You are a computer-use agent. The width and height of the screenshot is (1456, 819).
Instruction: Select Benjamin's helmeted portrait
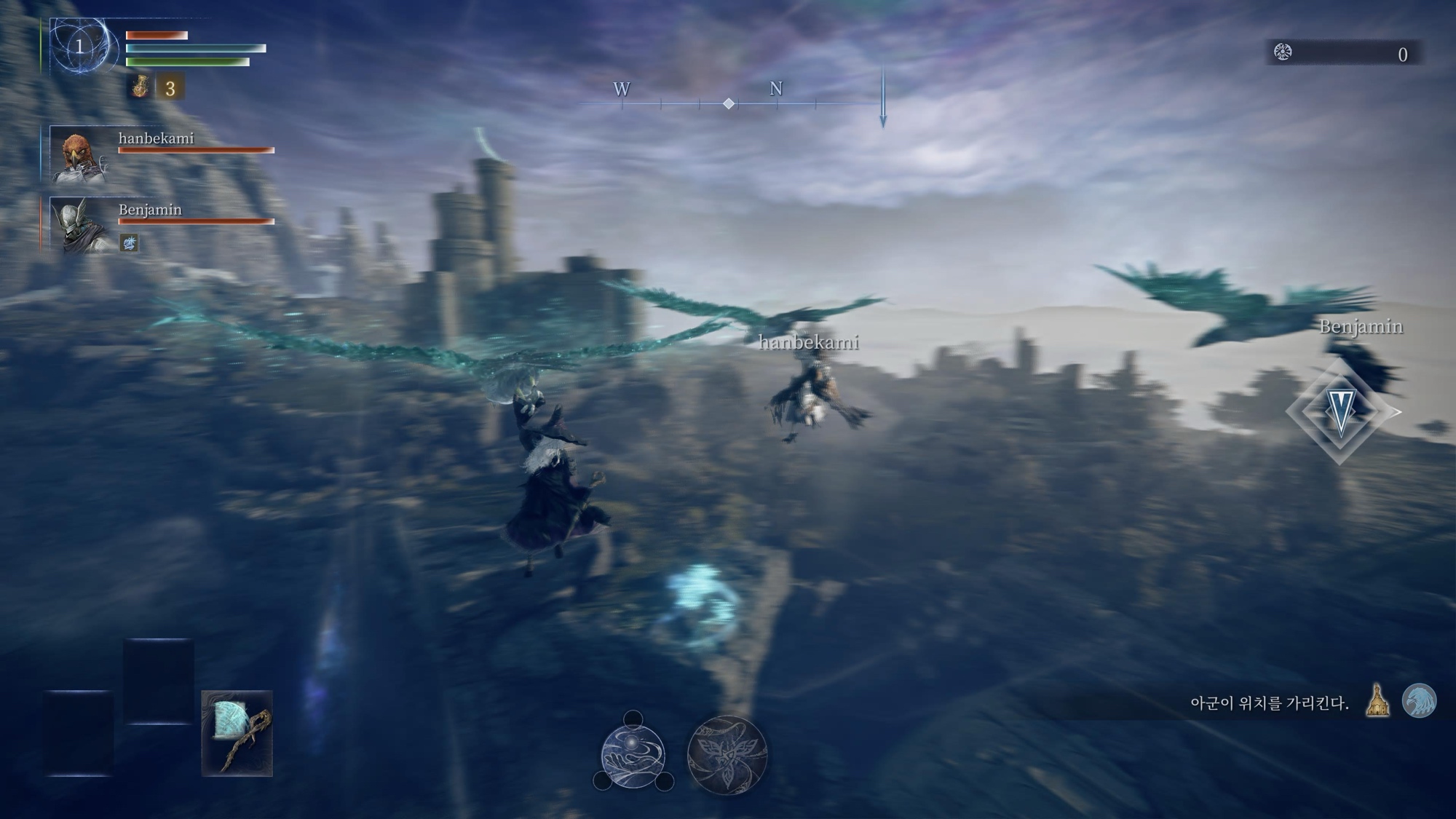point(80,225)
